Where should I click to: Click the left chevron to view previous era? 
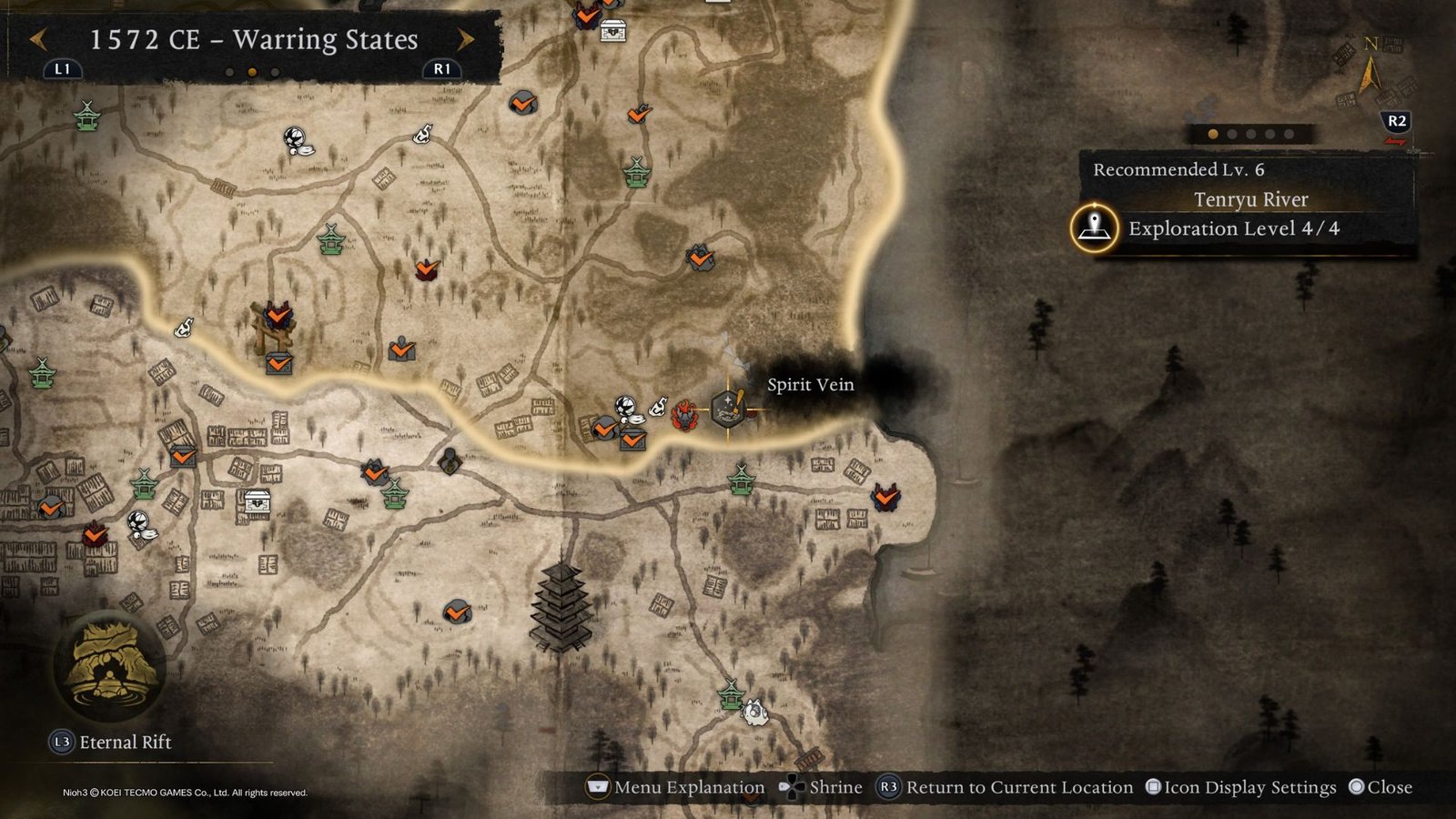click(x=40, y=39)
